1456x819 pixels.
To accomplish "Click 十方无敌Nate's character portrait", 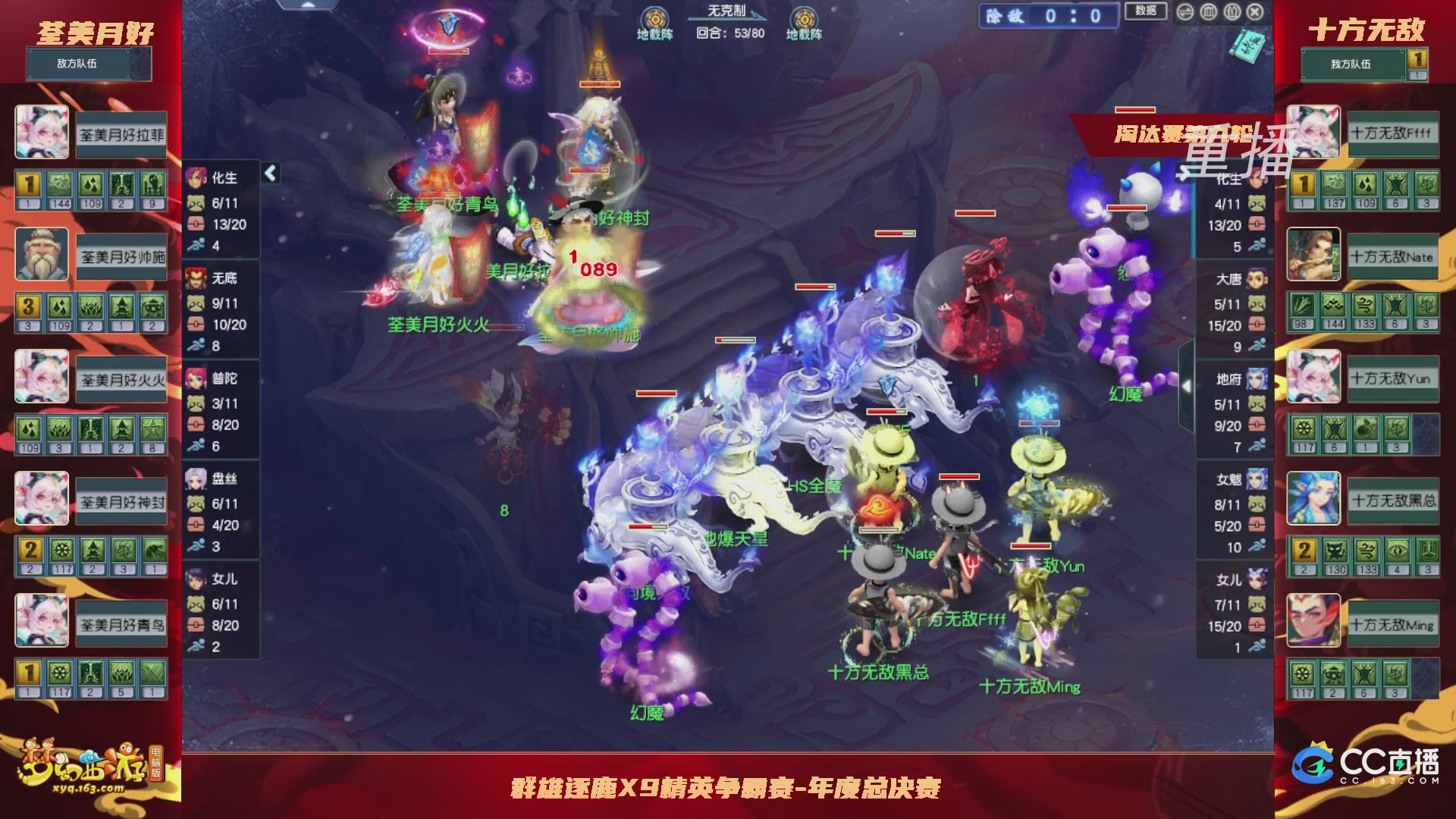I will coord(1313,256).
